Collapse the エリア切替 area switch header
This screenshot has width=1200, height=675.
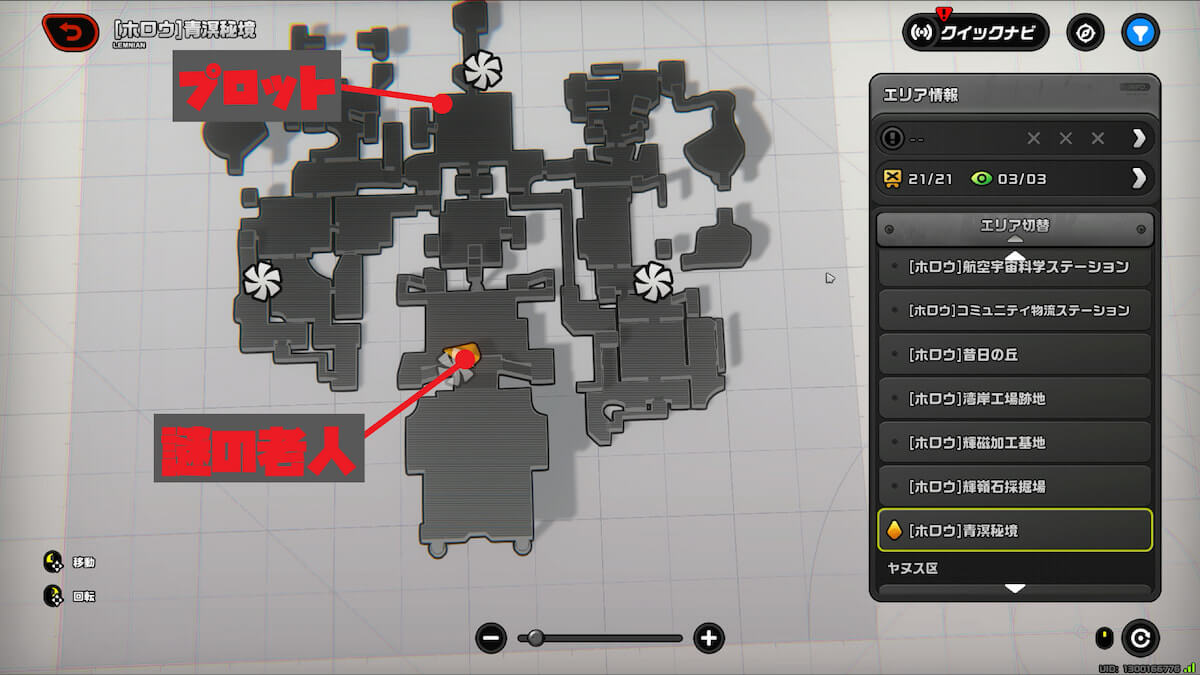(x=1014, y=228)
